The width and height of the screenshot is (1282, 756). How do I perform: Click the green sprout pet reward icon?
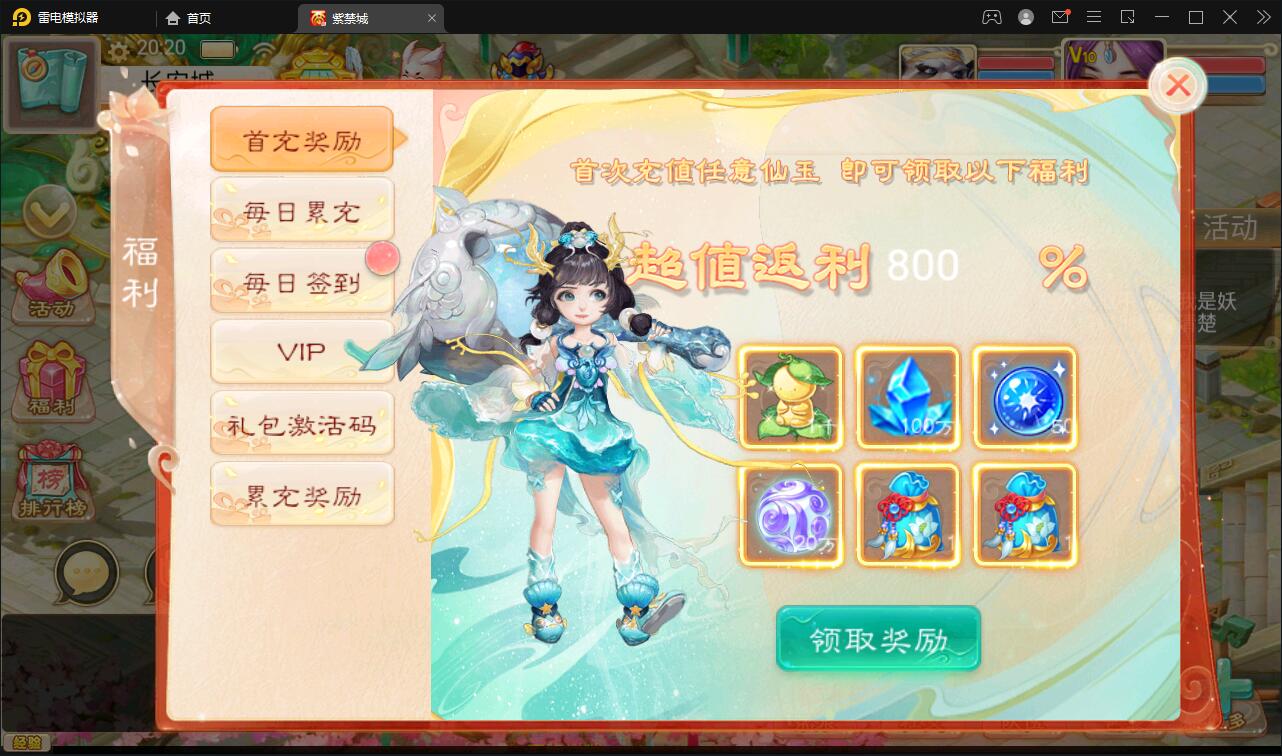(x=791, y=397)
